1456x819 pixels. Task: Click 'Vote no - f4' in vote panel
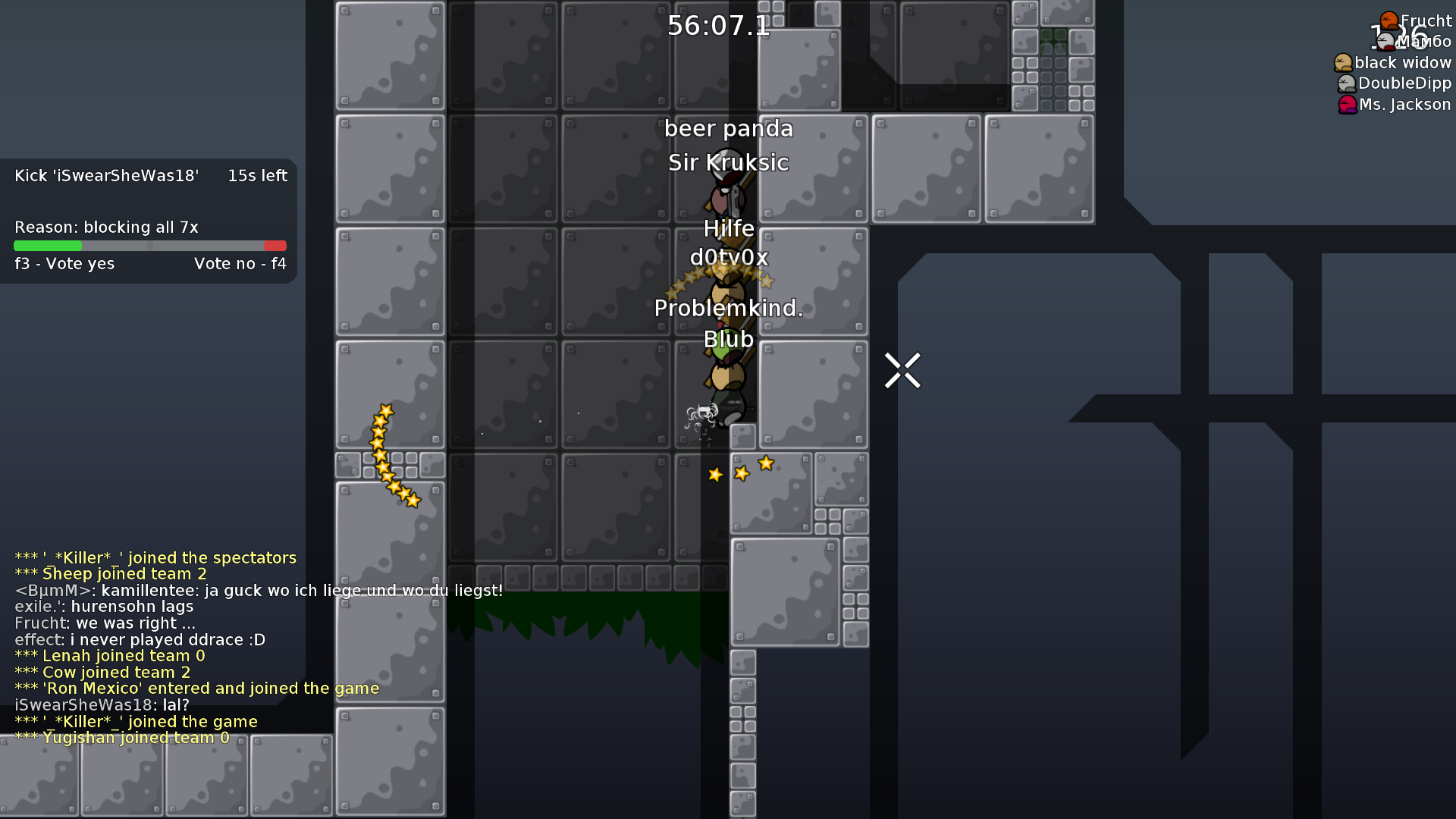(x=240, y=263)
